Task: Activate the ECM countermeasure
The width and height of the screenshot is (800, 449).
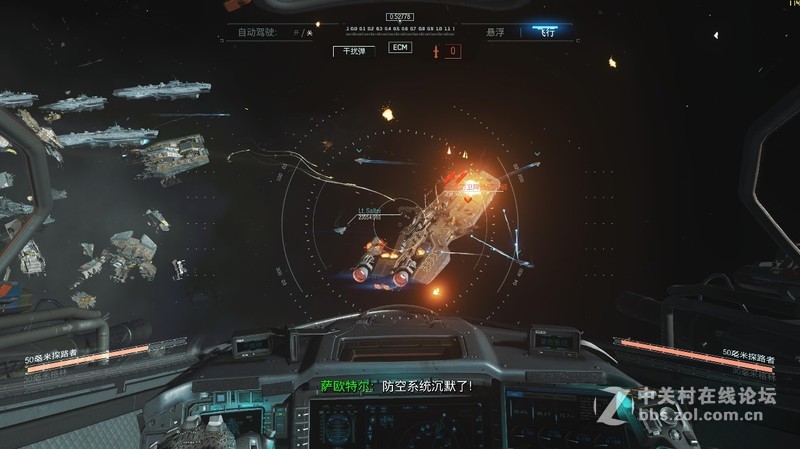Action: coord(401,48)
